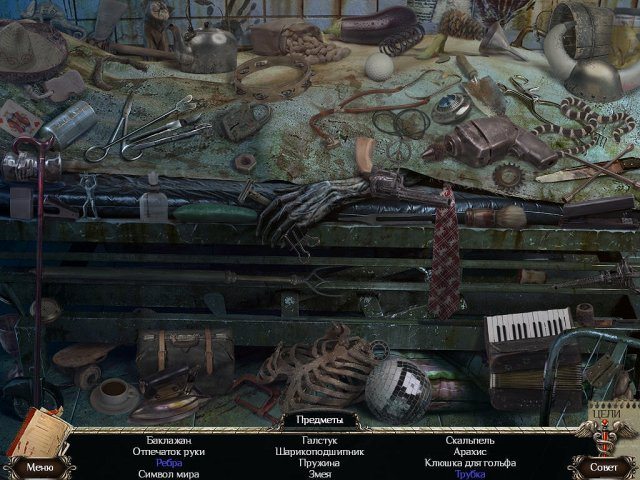Viewport: 640px width, 480px height.
Task: Click the Змея list entry
Action: 320,474
